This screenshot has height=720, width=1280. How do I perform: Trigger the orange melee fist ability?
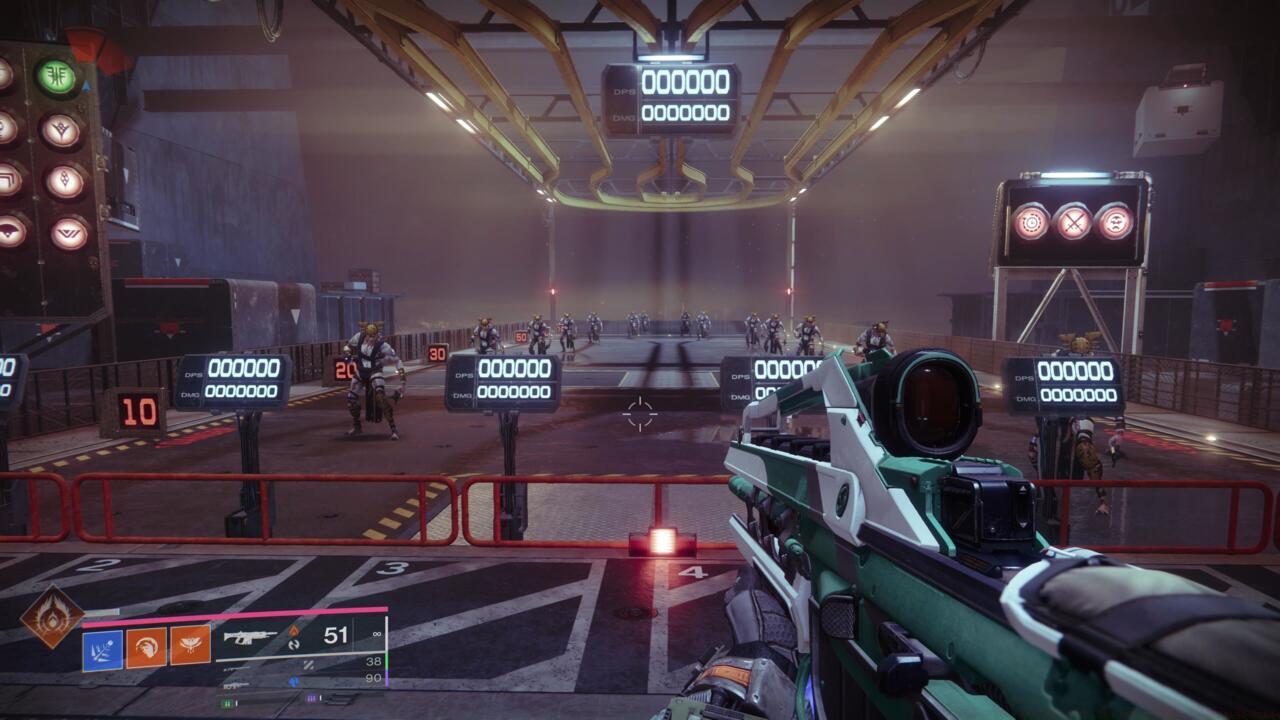(x=146, y=648)
